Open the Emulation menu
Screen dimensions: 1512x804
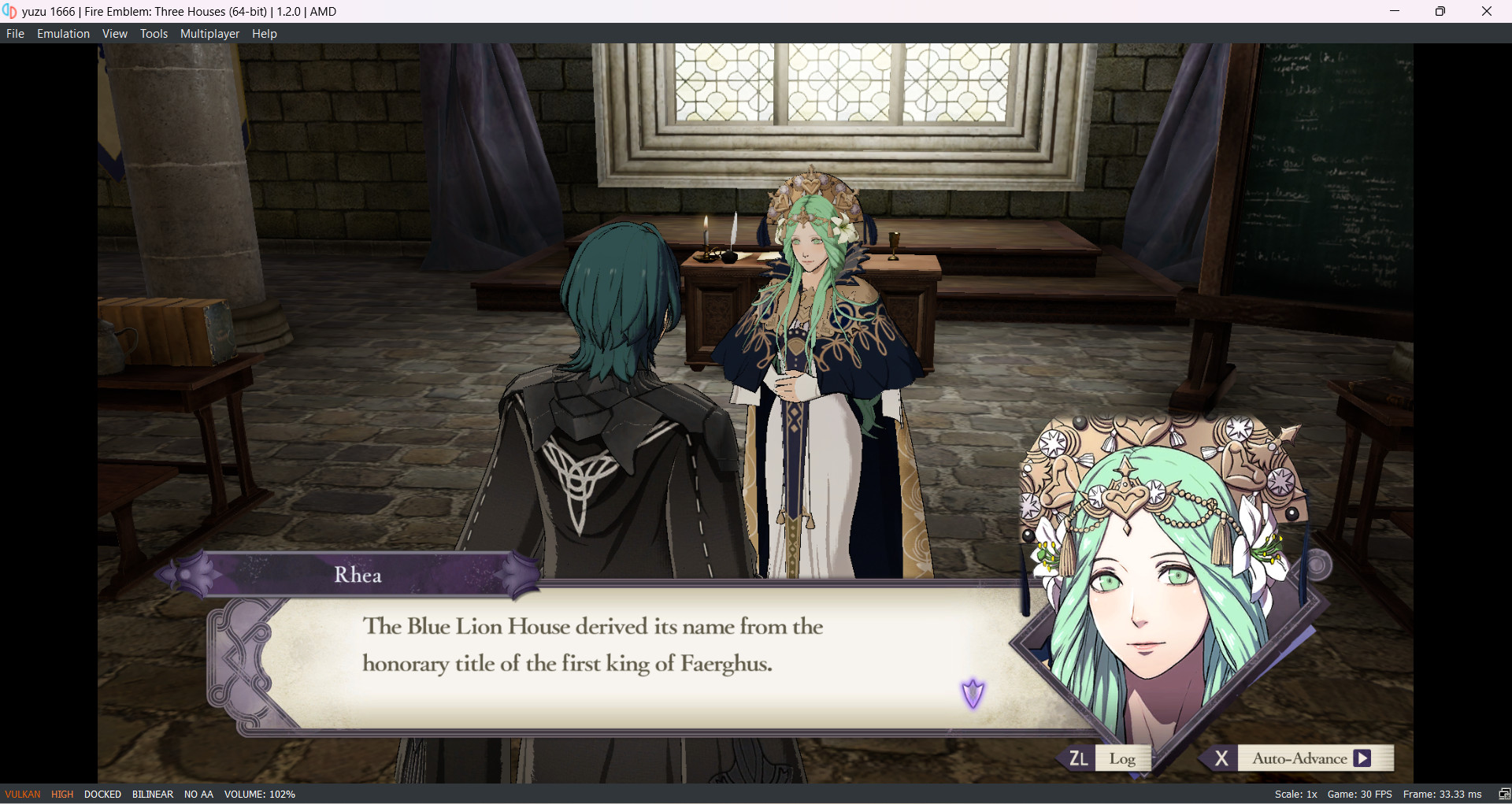63,33
